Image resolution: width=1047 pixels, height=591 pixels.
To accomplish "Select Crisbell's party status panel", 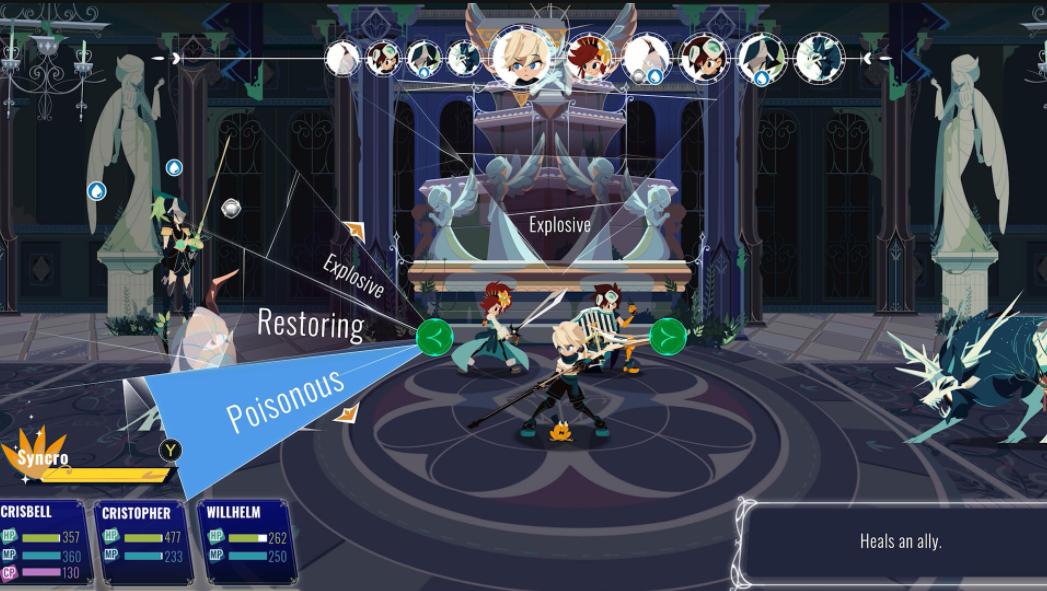I will click(x=45, y=541).
